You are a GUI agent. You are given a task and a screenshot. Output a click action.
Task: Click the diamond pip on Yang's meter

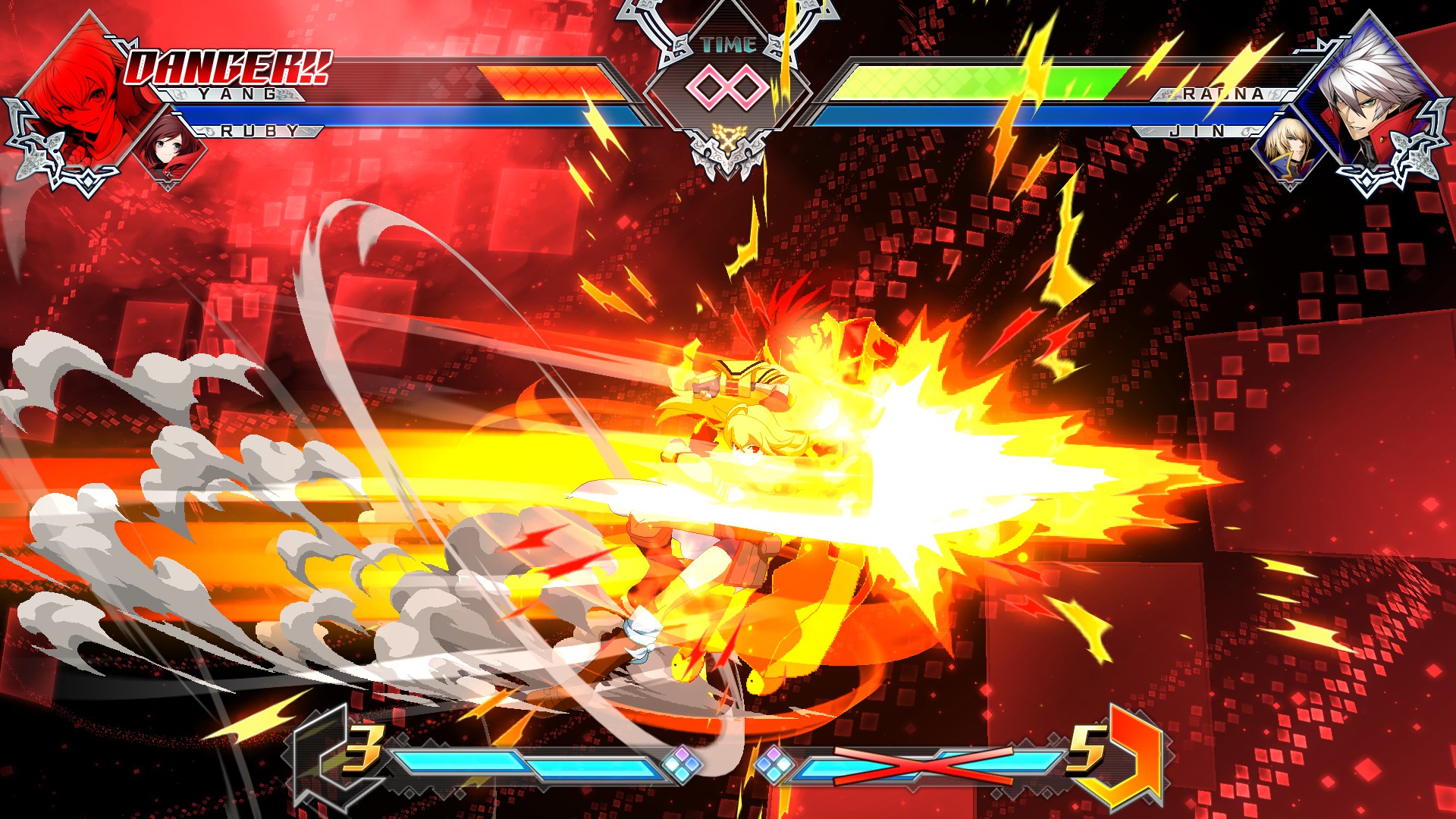point(682,762)
